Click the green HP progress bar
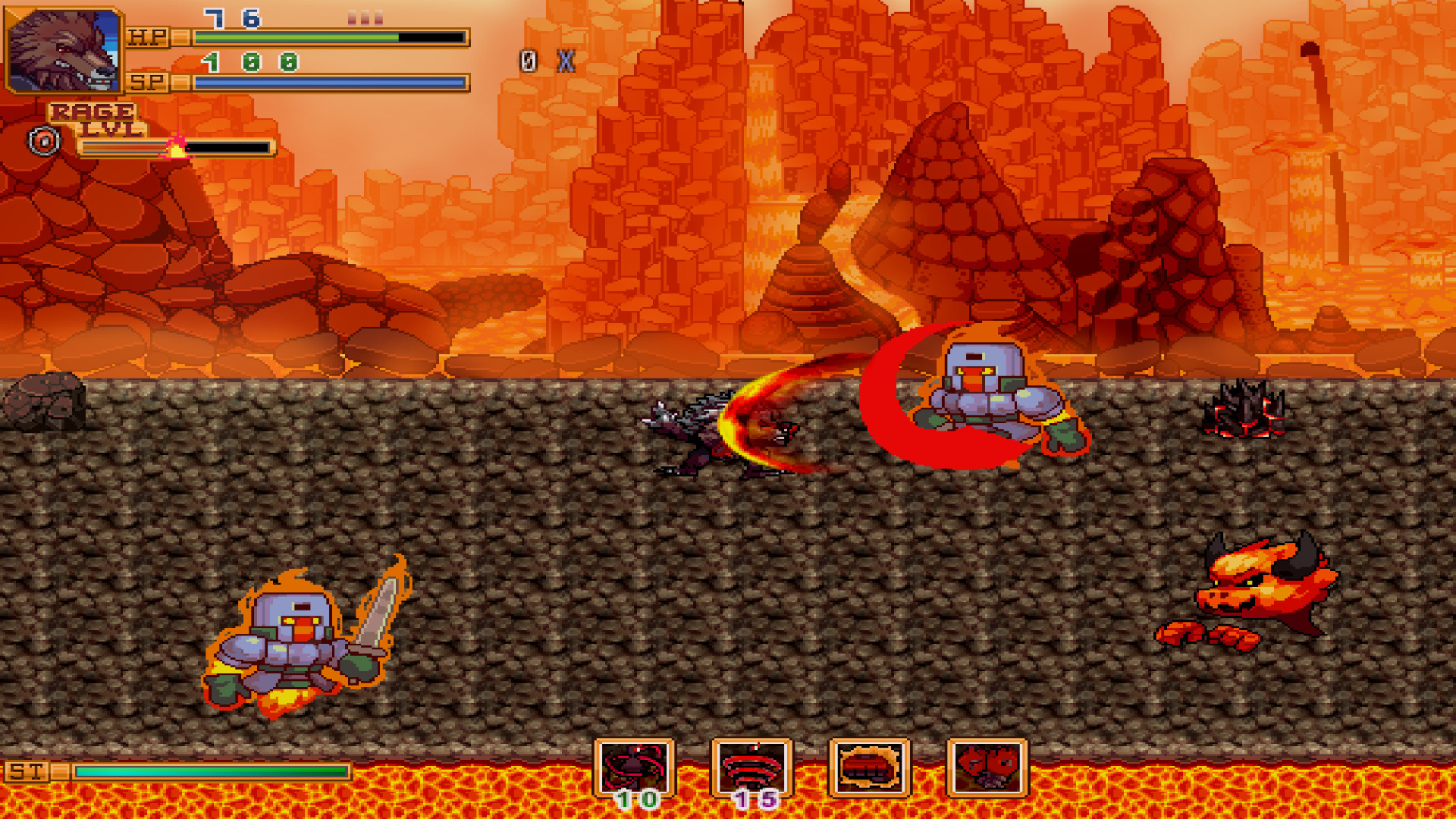The image size is (1456, 819). pyautogui.click(x=296, y=36)
